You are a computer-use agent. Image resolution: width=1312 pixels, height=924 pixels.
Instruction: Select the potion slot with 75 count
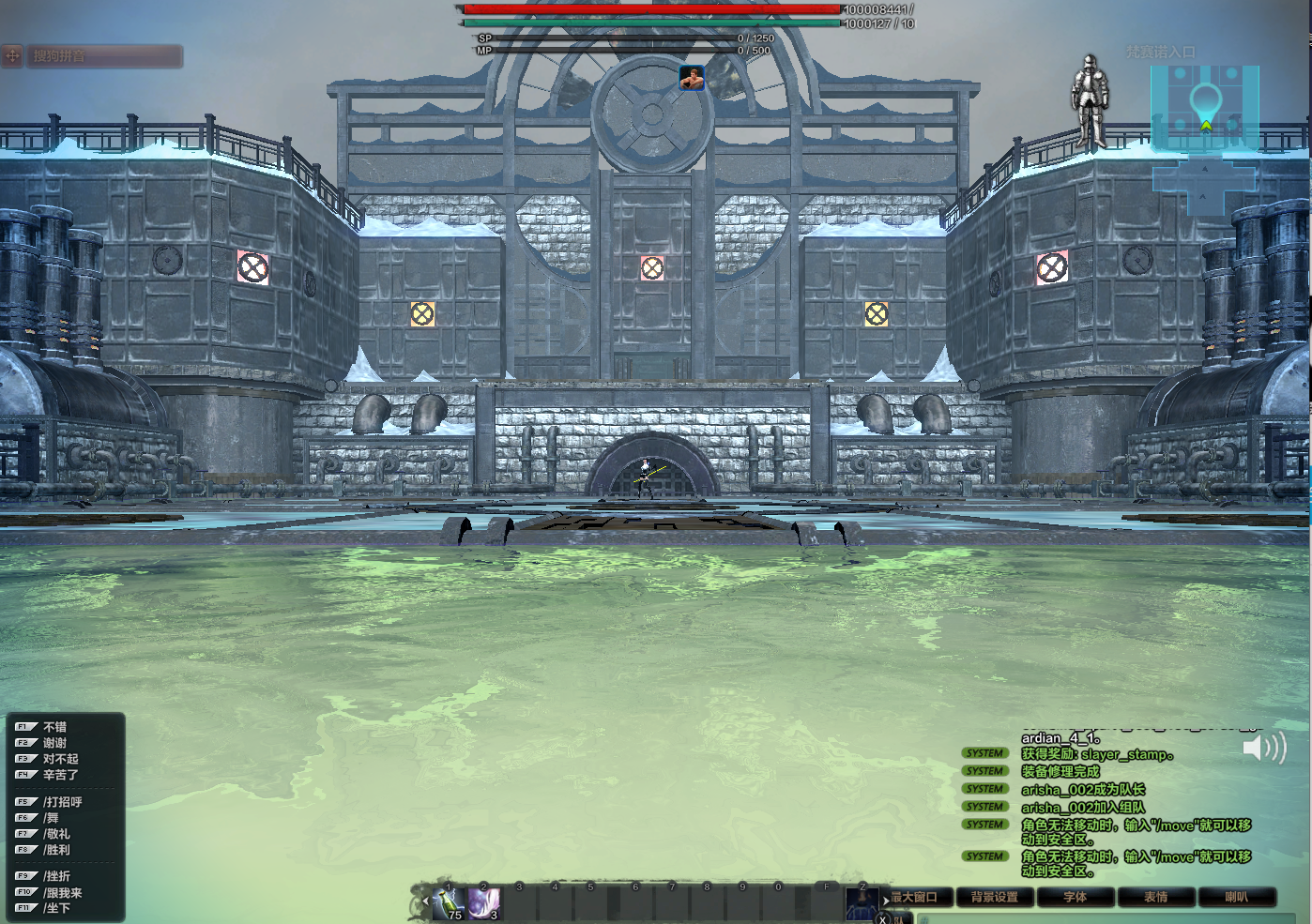click(x=450, y=903)
